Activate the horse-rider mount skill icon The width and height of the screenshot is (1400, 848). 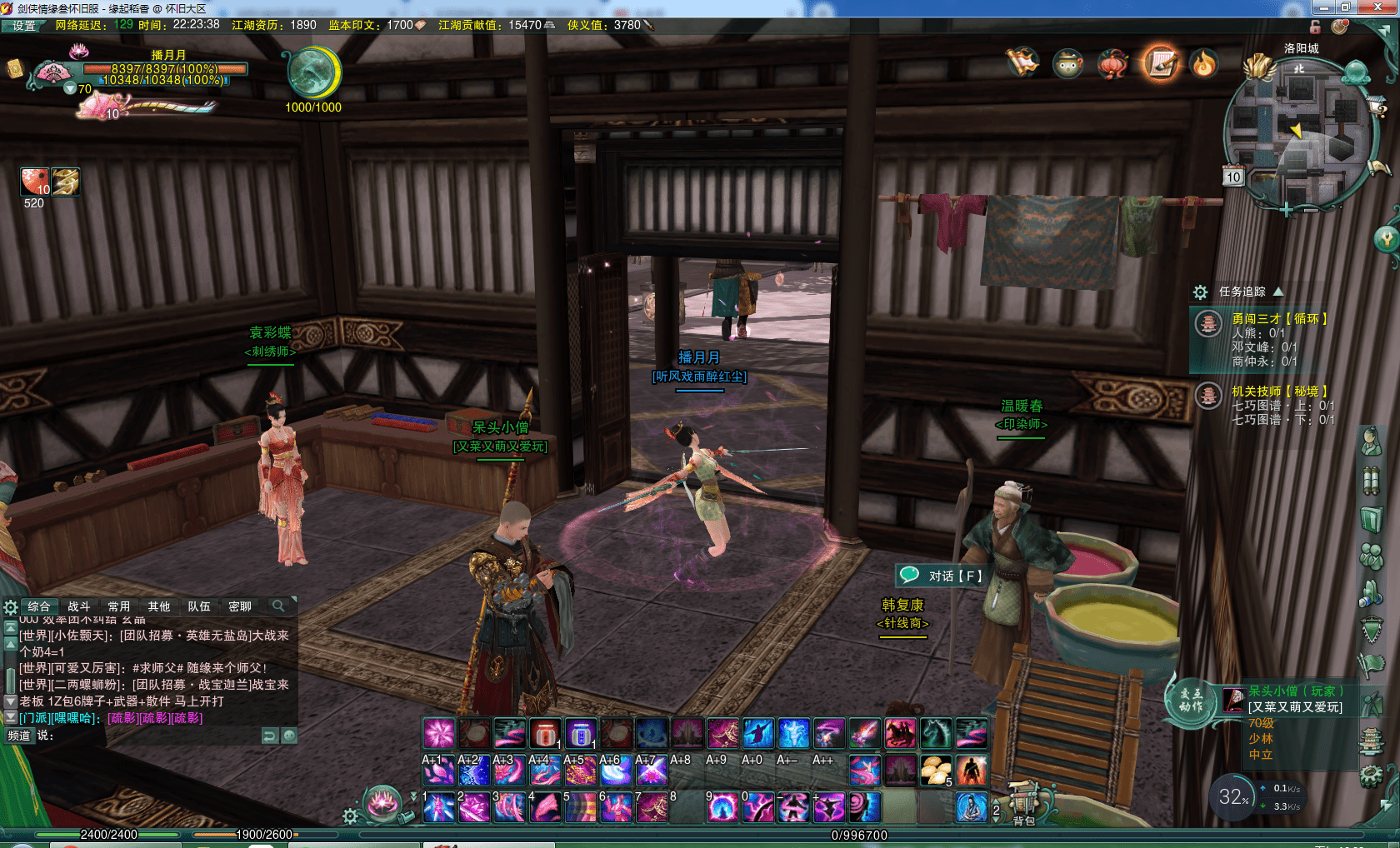click(x=900, y=734)
